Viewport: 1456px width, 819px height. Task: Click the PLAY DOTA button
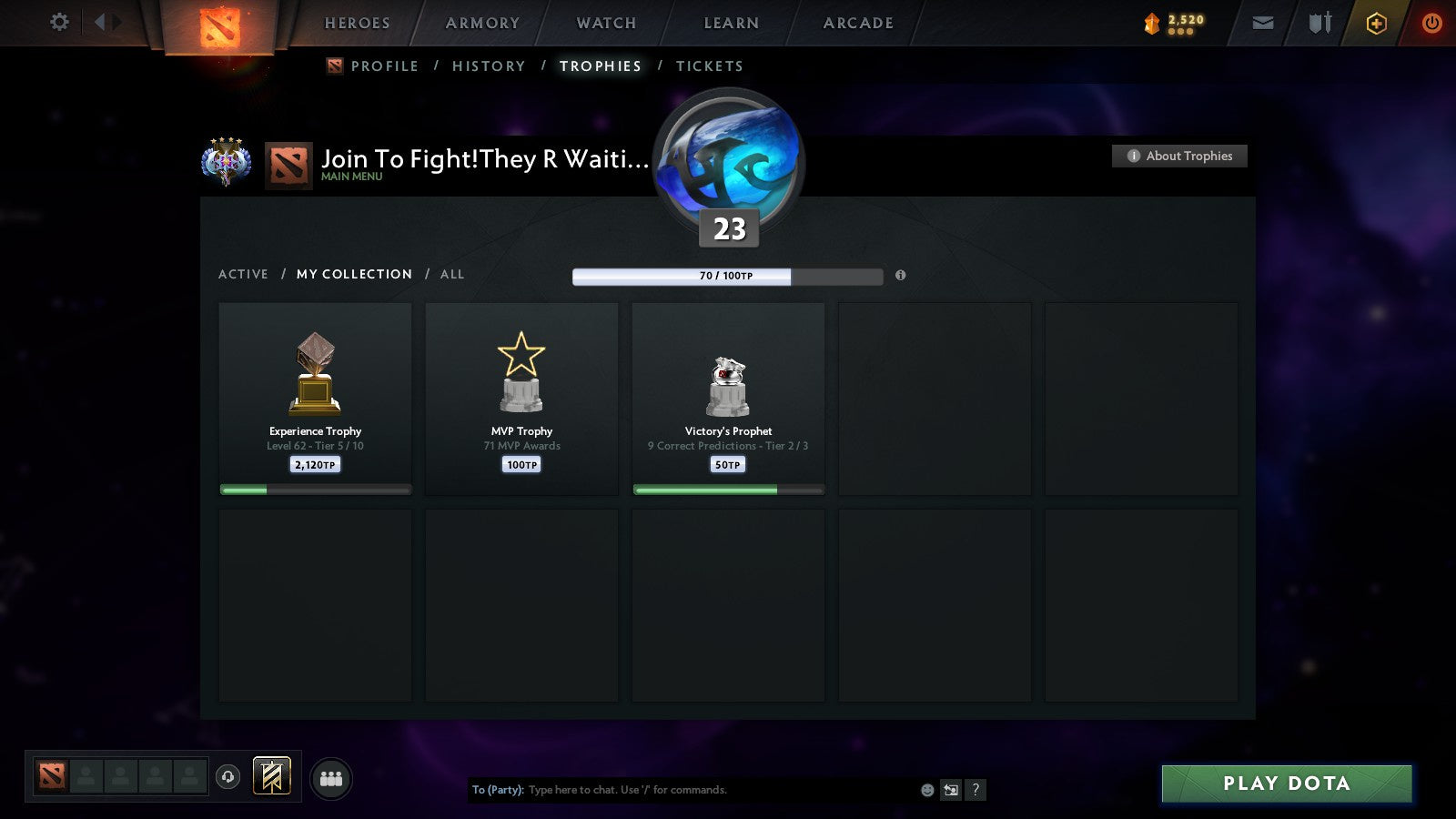(1286, 783)
